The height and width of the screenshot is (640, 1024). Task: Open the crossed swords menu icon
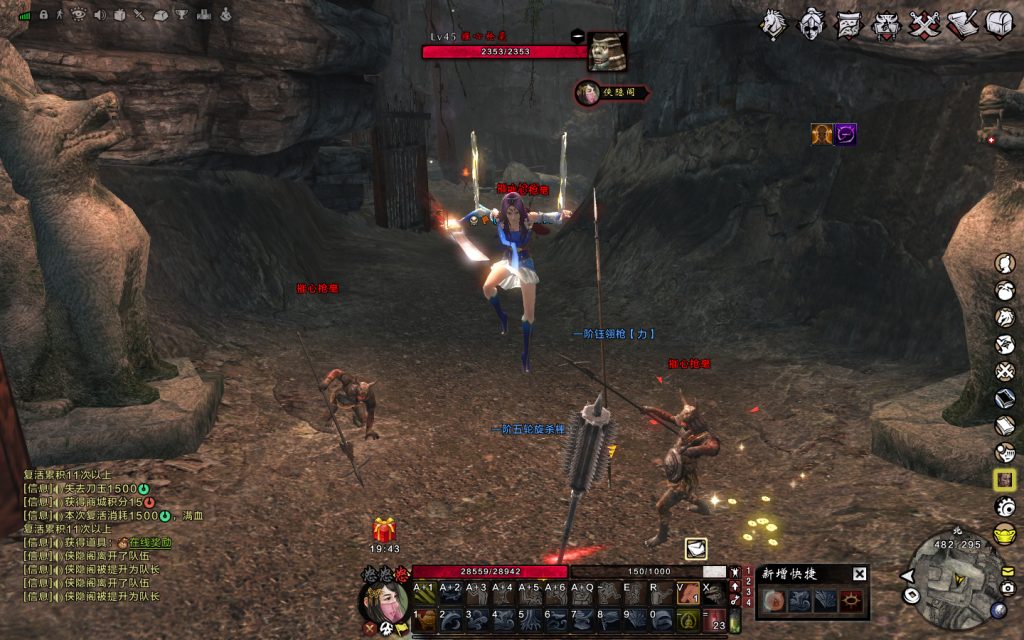click(924, 23)
